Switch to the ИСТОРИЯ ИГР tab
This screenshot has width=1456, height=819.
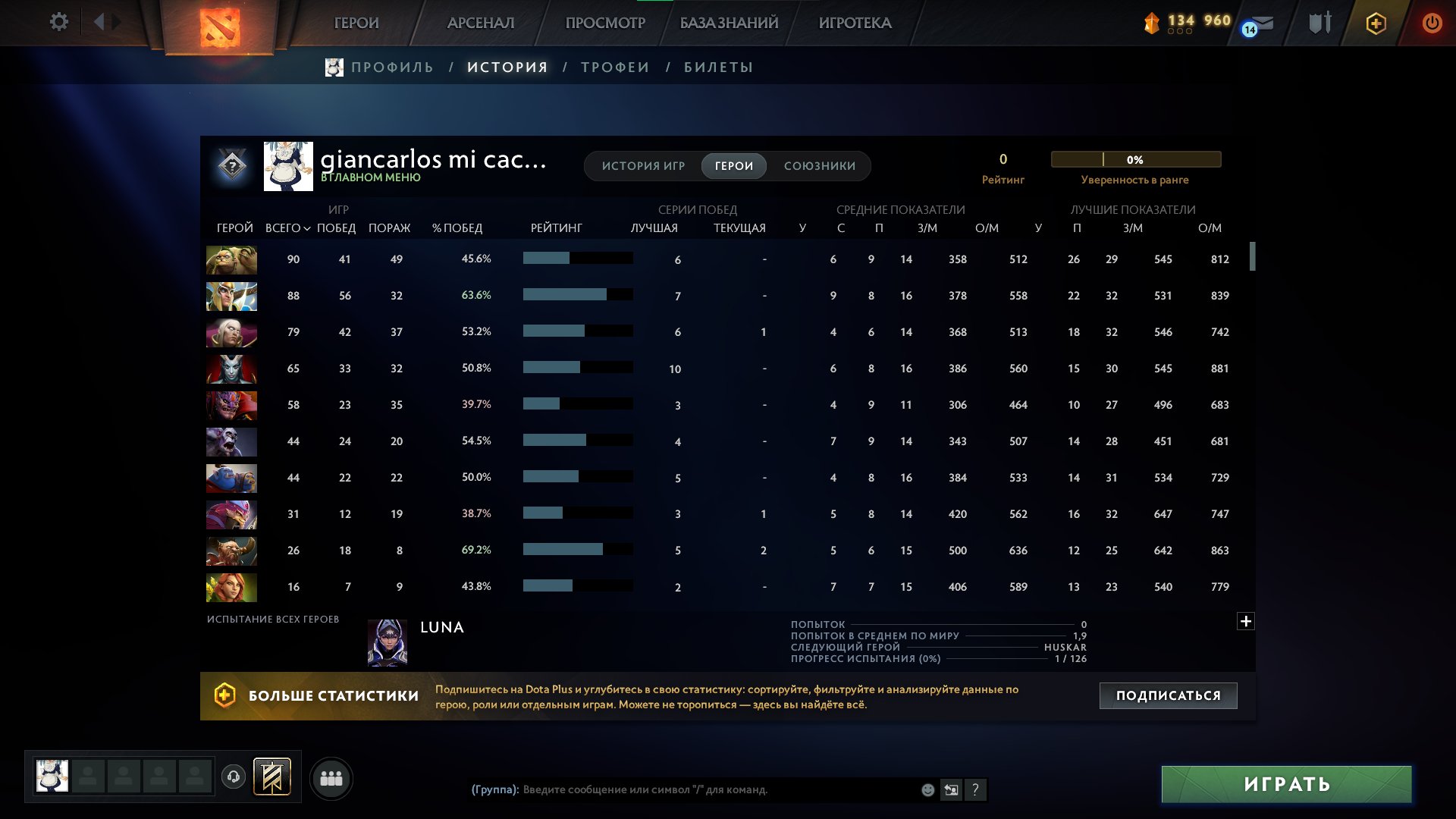click(x=644, y=165)
